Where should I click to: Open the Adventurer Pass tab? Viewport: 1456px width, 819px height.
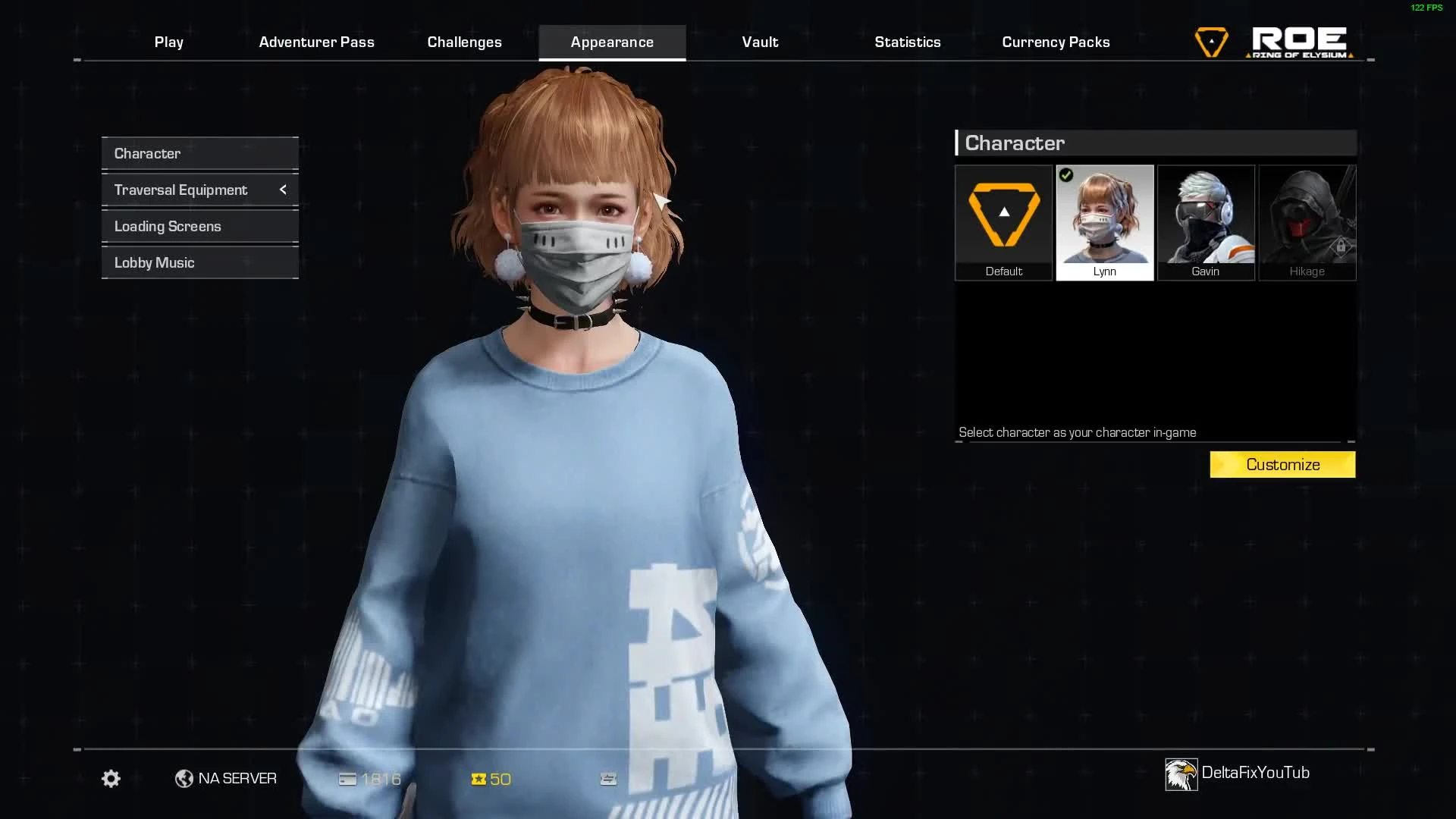[x=317, y=42]
